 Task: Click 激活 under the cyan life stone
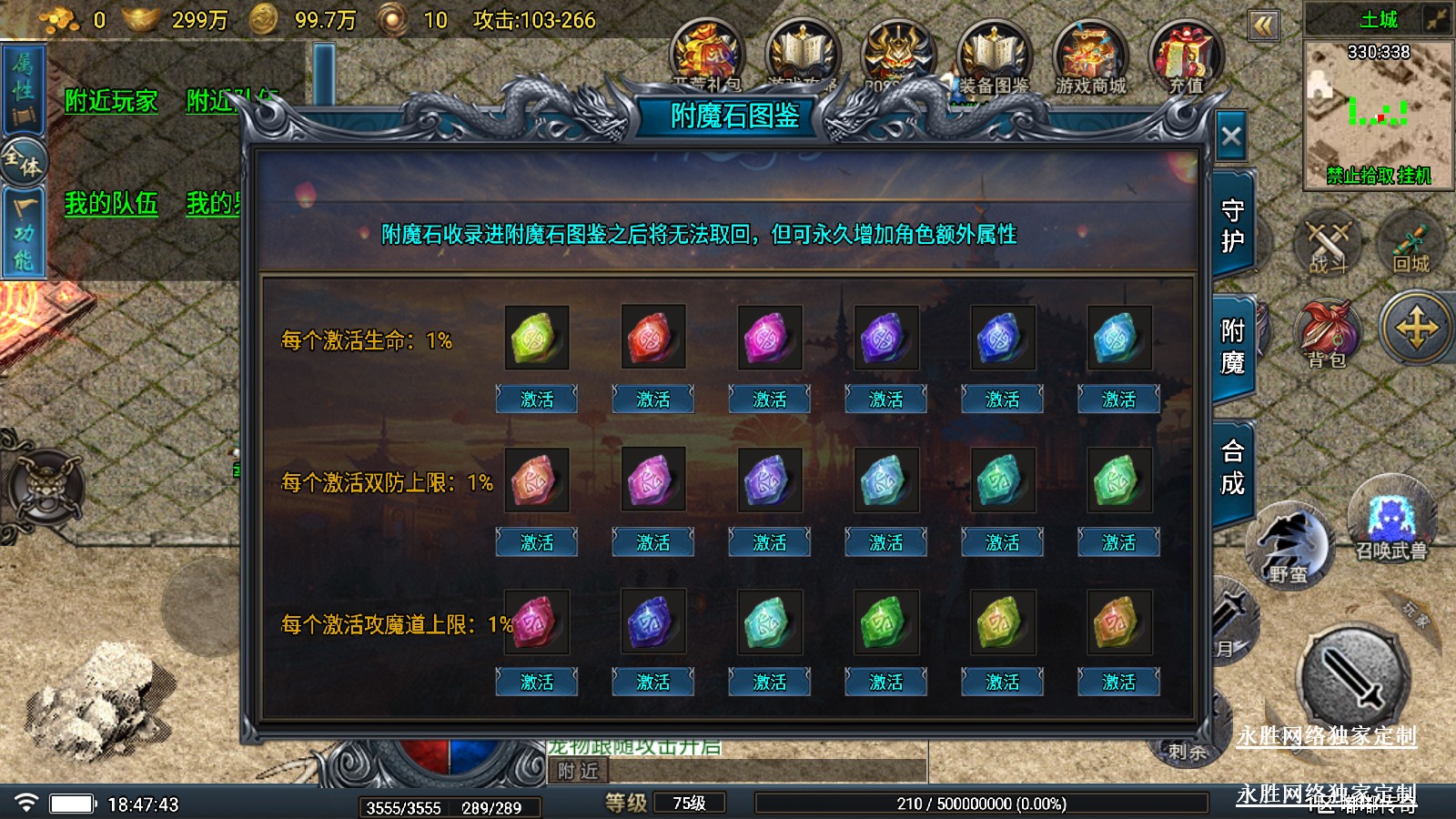[1118, 399]
